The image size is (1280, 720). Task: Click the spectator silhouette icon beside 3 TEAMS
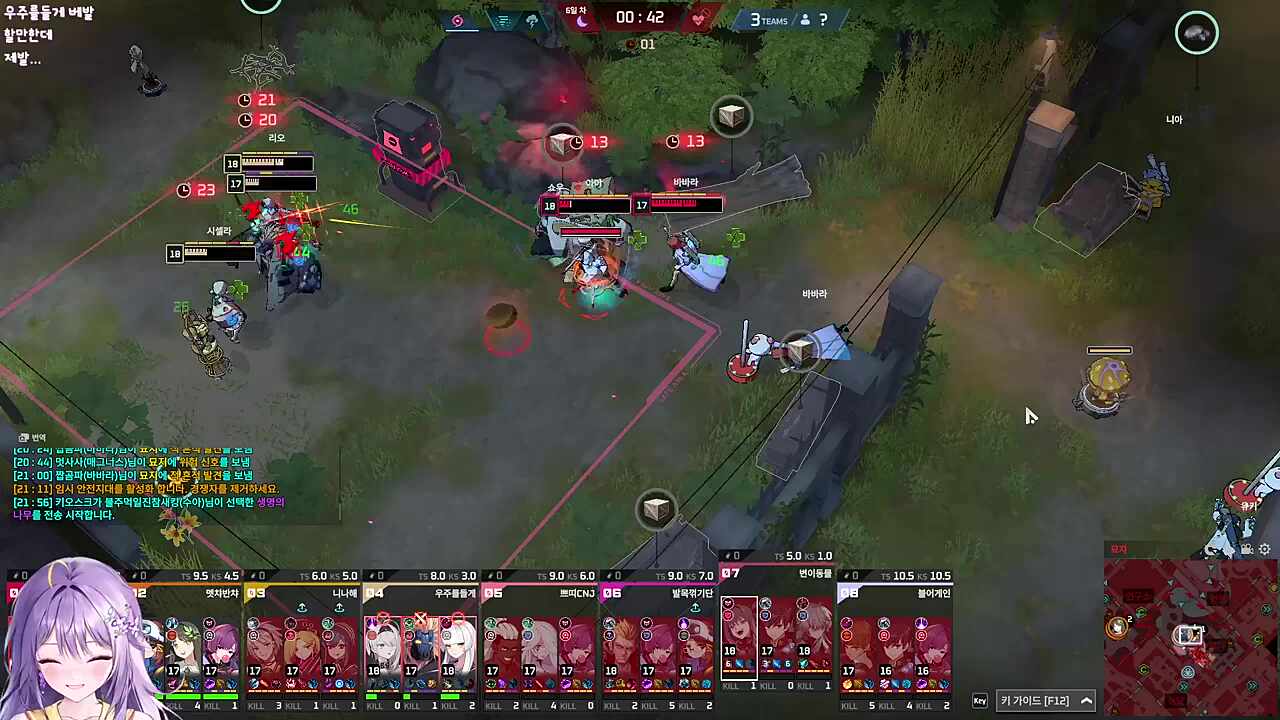coord(804,20)
